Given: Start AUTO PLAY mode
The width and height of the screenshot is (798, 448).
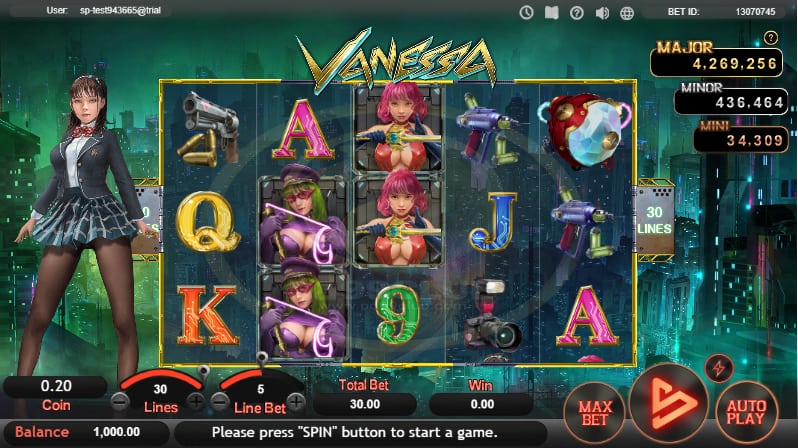Looking at the screenshot, I should click(x=746, y=410).
